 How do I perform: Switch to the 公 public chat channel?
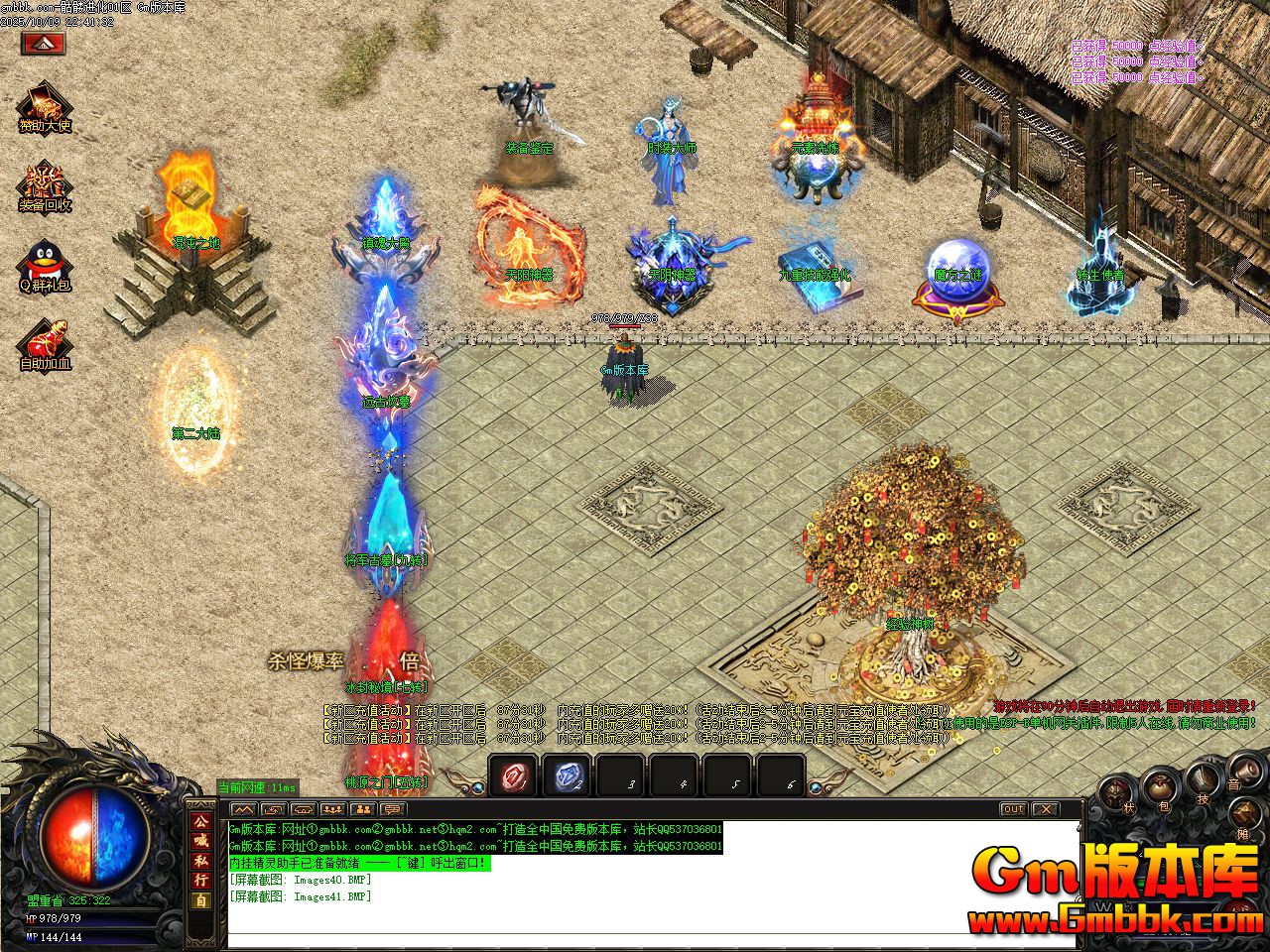point(201,823)
